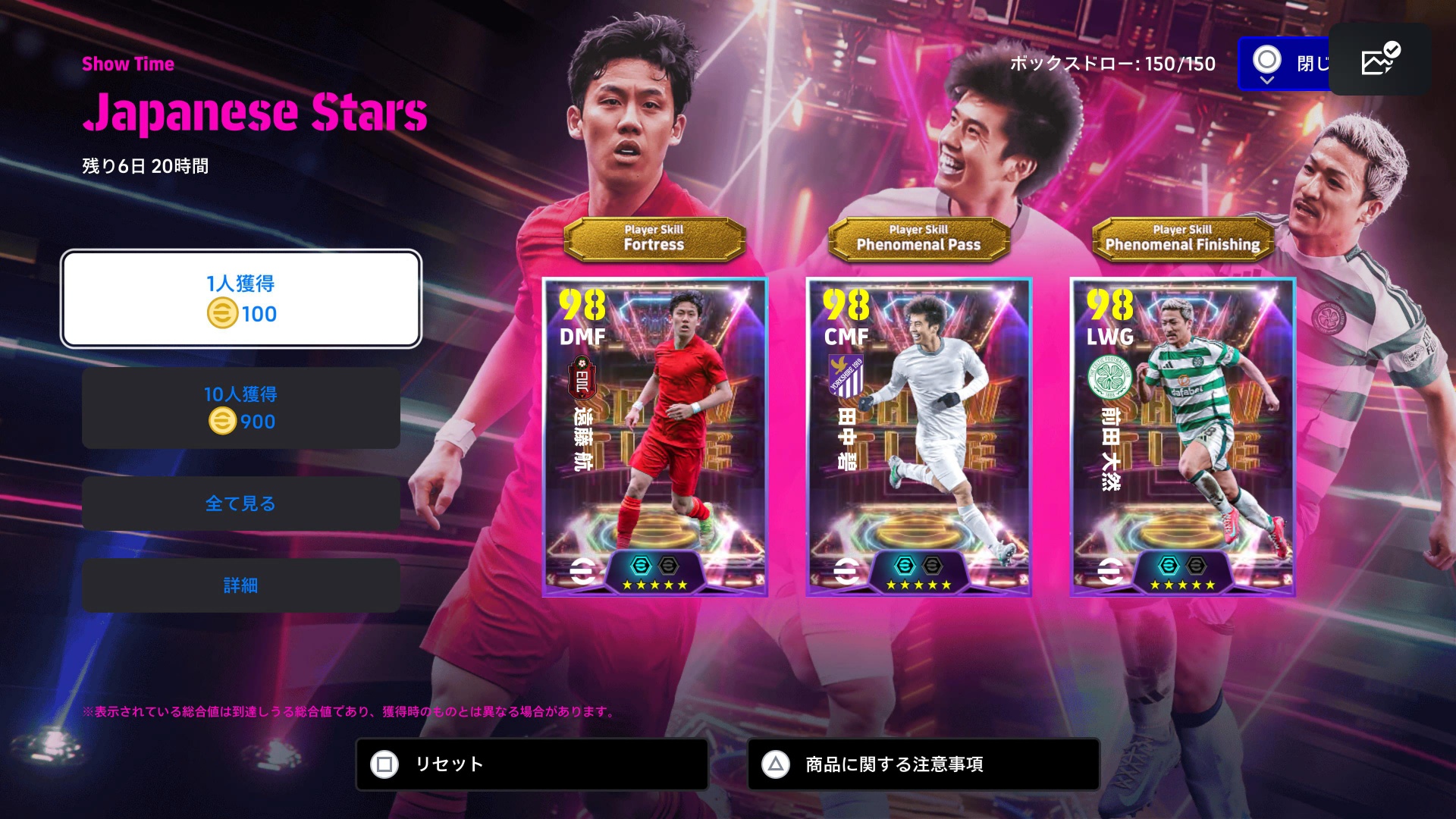Select the 遠藤 航 DMF player card

point(654,437)
